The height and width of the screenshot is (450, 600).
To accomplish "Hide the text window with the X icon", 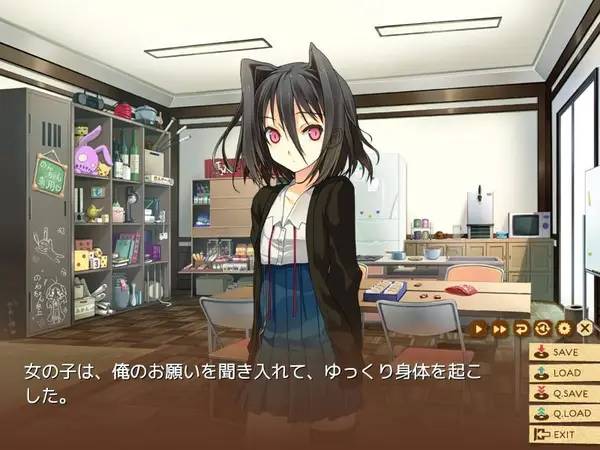I will [x=585, y=327].
